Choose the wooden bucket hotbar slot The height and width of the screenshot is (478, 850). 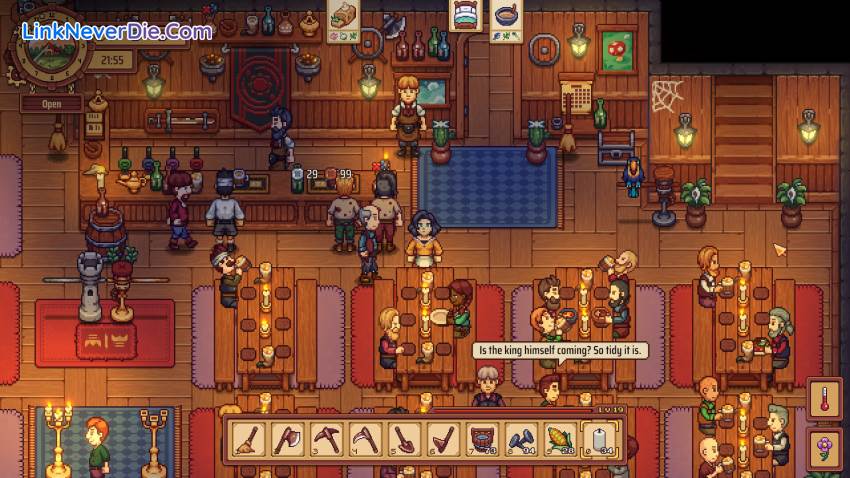click(x=484, y=437)
